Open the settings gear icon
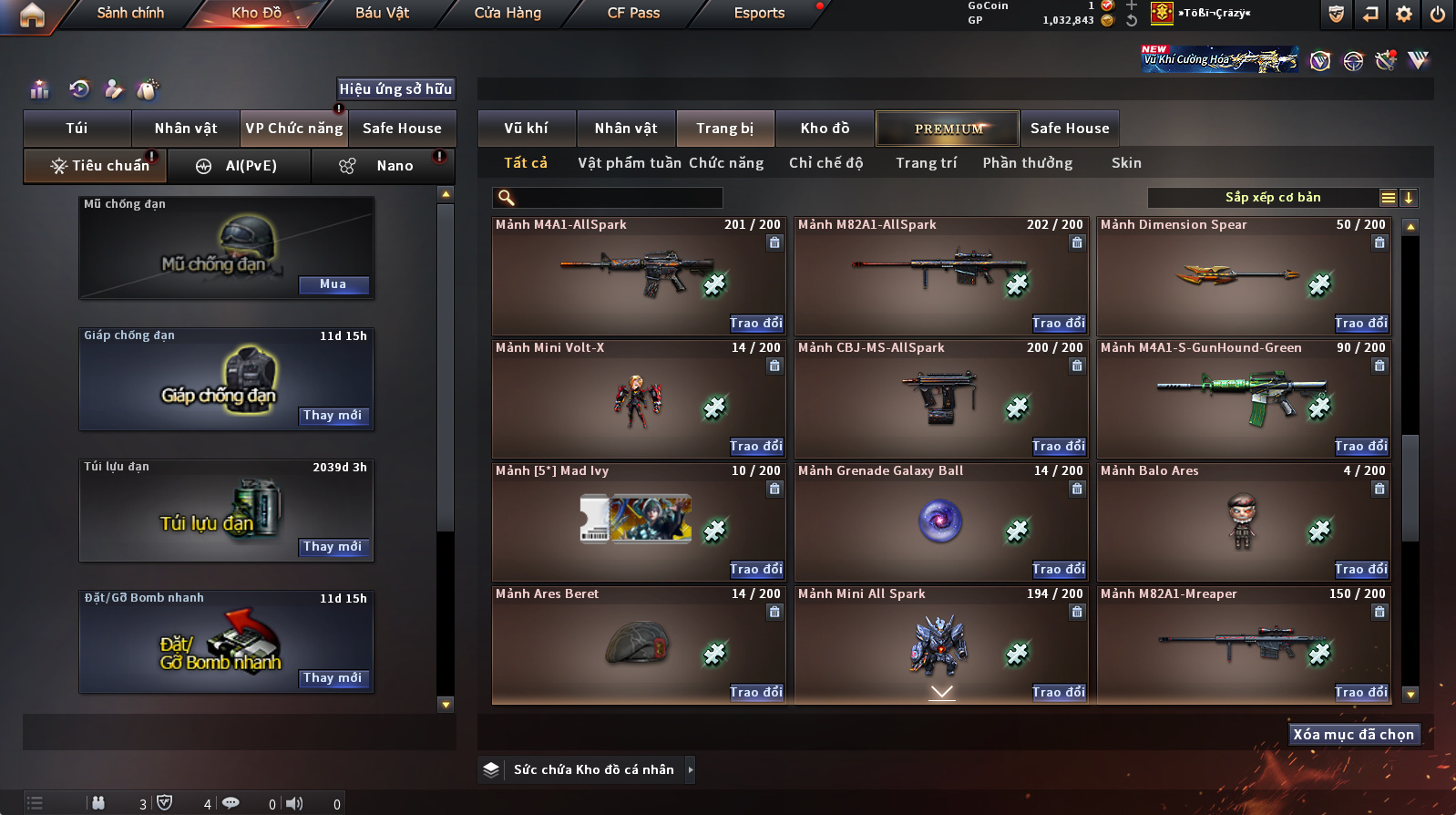1456x815 pixels. click(1404, 14)
